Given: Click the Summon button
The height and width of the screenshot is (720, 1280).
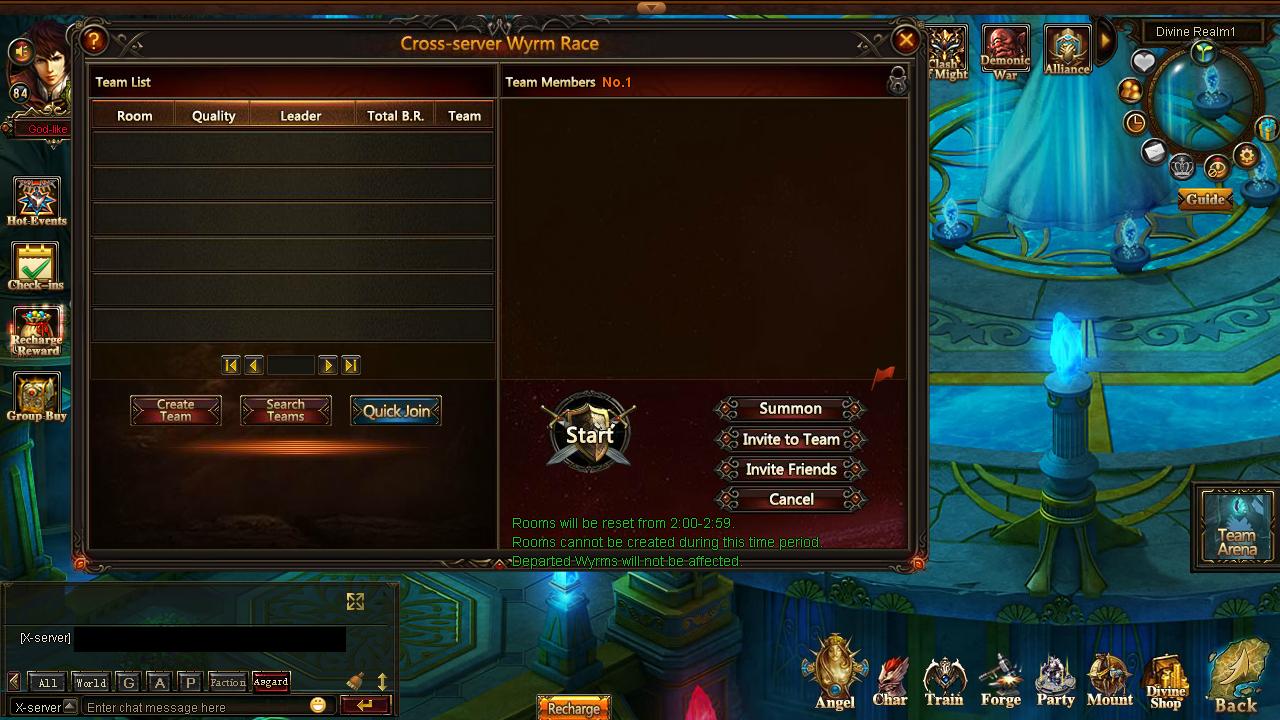Looking at the screenshot, I should 790,409.
